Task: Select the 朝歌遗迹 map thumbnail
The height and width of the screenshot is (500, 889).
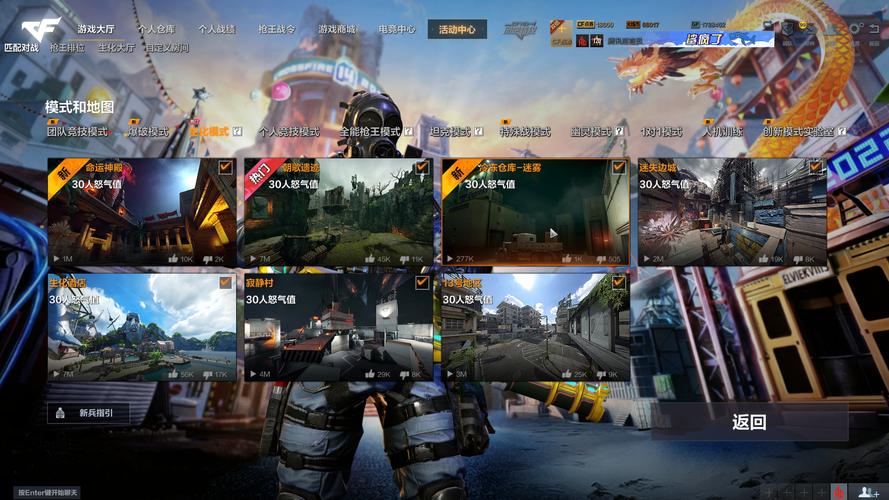Action: [x=337, y=212]
